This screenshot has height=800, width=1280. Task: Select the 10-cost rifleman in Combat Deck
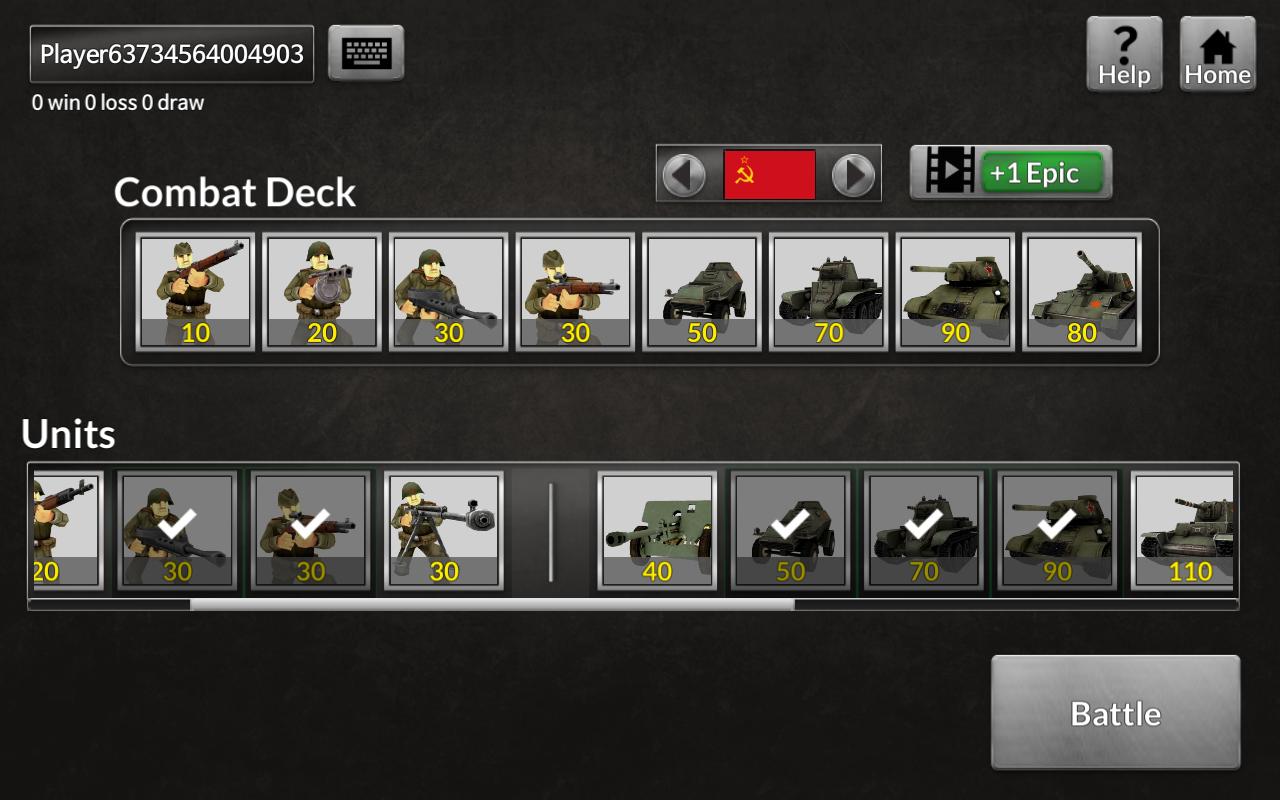(195, 292)
